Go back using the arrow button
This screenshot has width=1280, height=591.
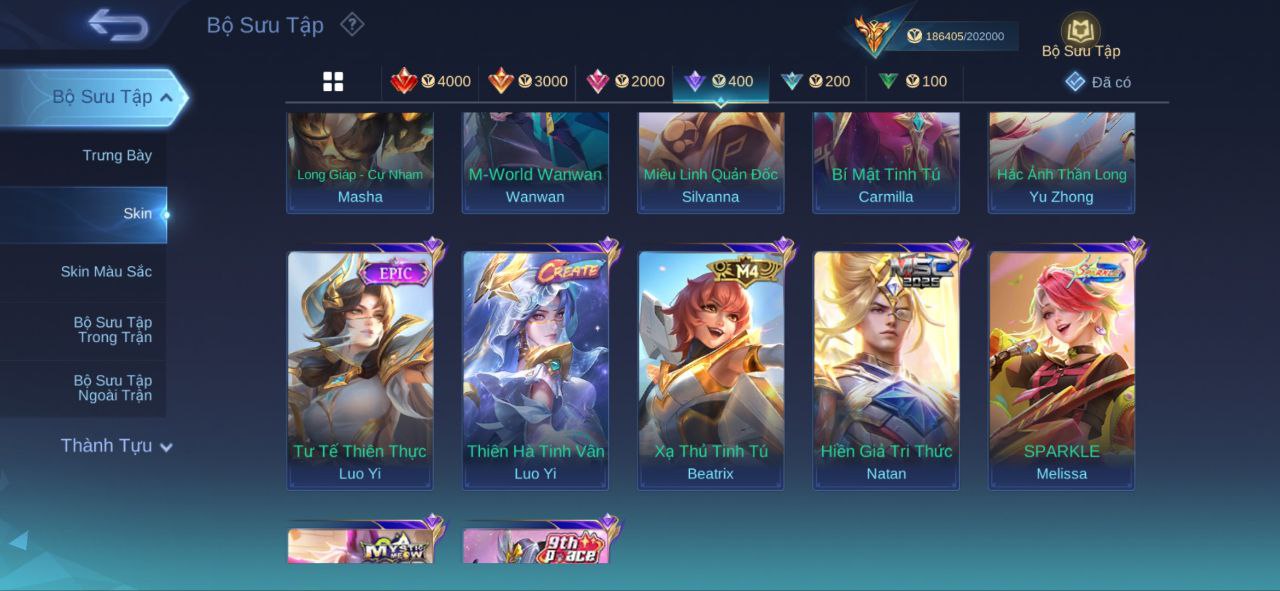[x=117, y=25]
